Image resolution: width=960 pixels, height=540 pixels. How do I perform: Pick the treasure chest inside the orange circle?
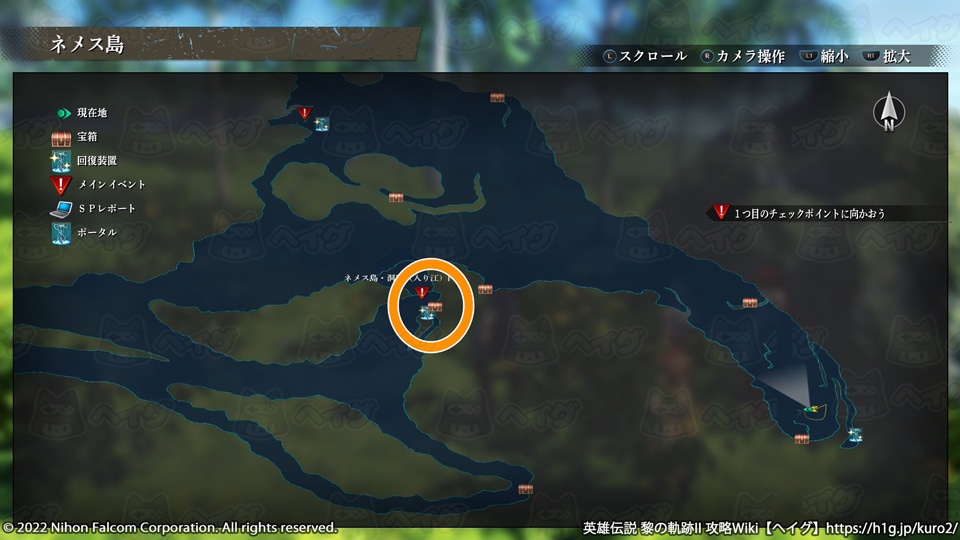[x=435, y=307]
